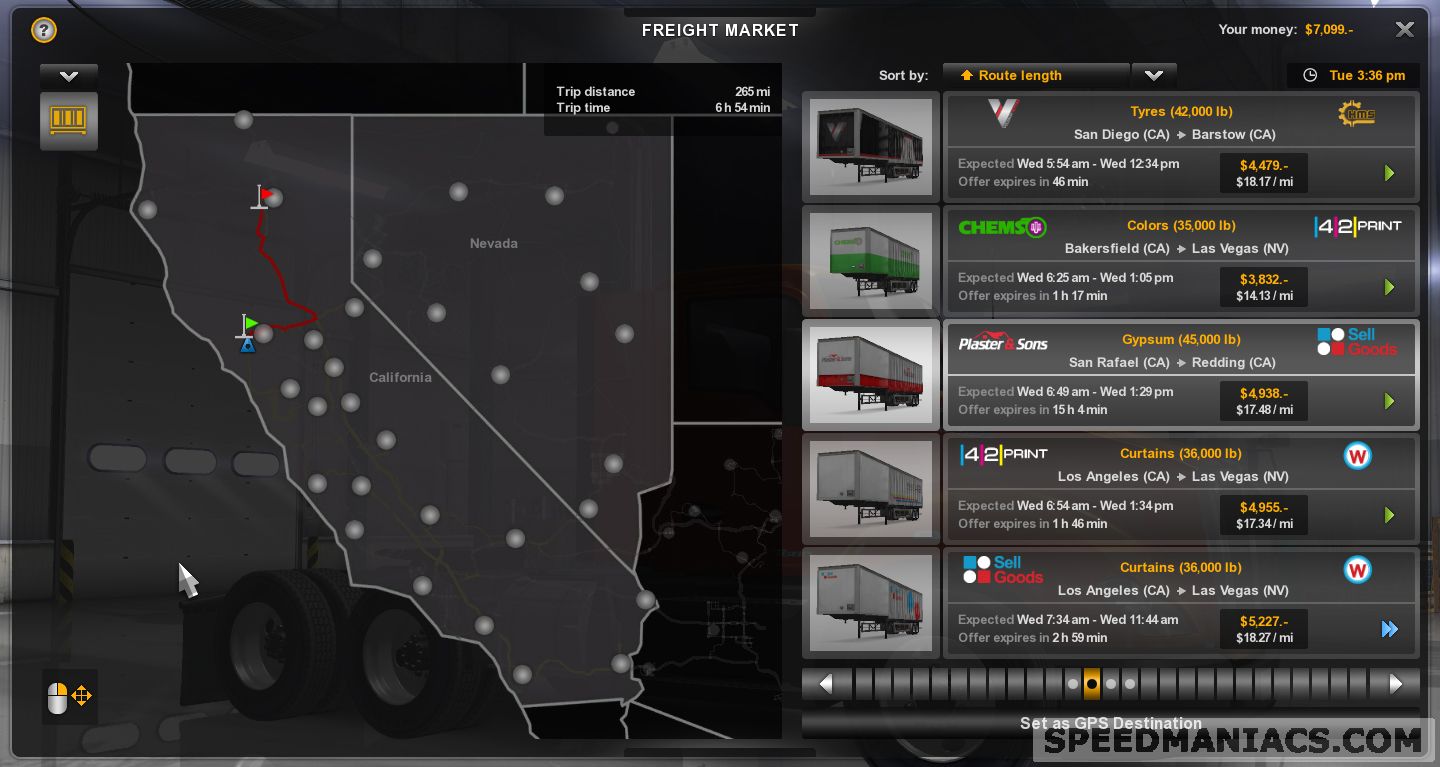
Task: Accept the Tyres job with green arrow
Action: tap(1389, 173)
